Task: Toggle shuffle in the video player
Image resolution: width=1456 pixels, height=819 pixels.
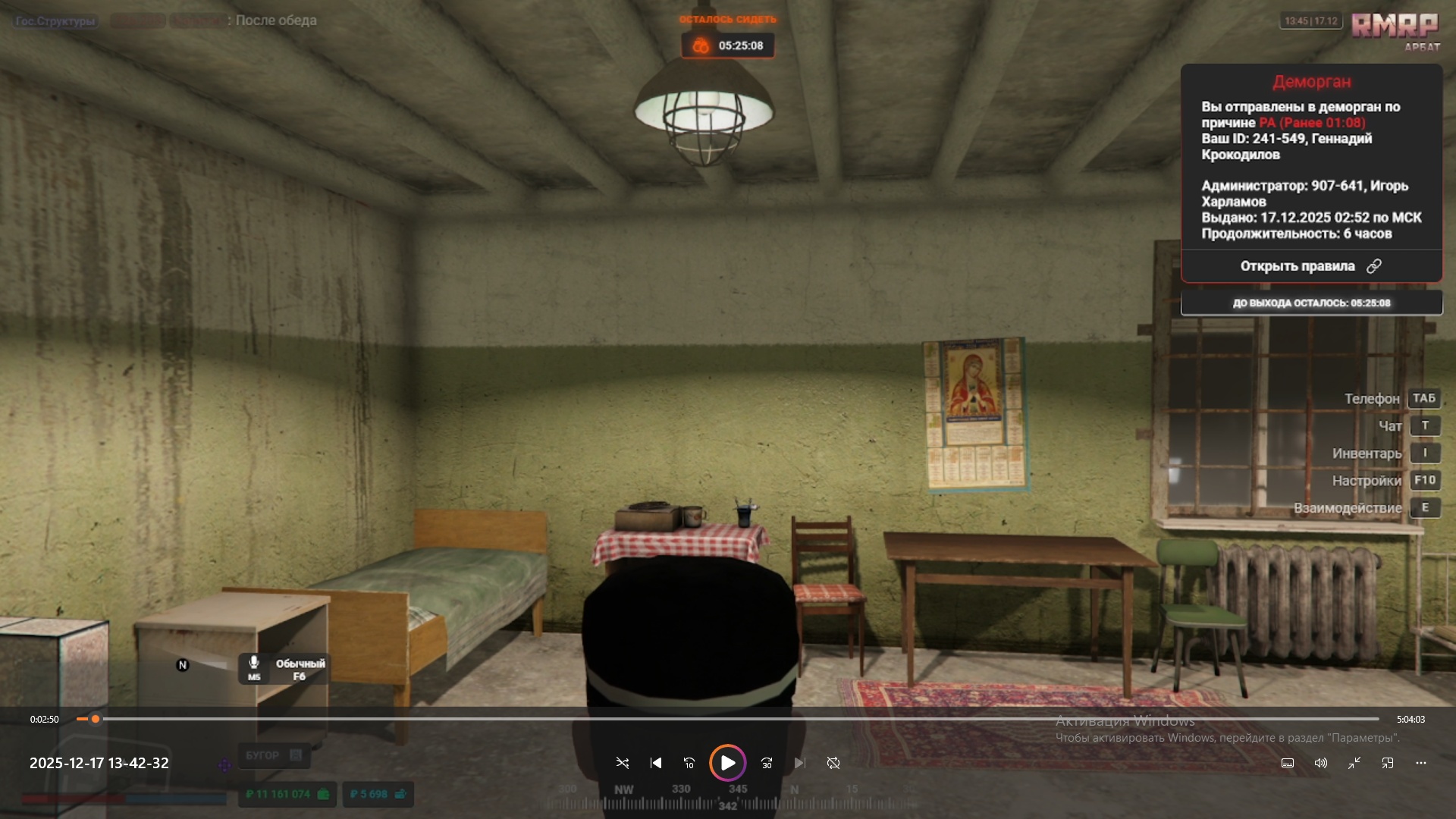Action: point(623,763)
